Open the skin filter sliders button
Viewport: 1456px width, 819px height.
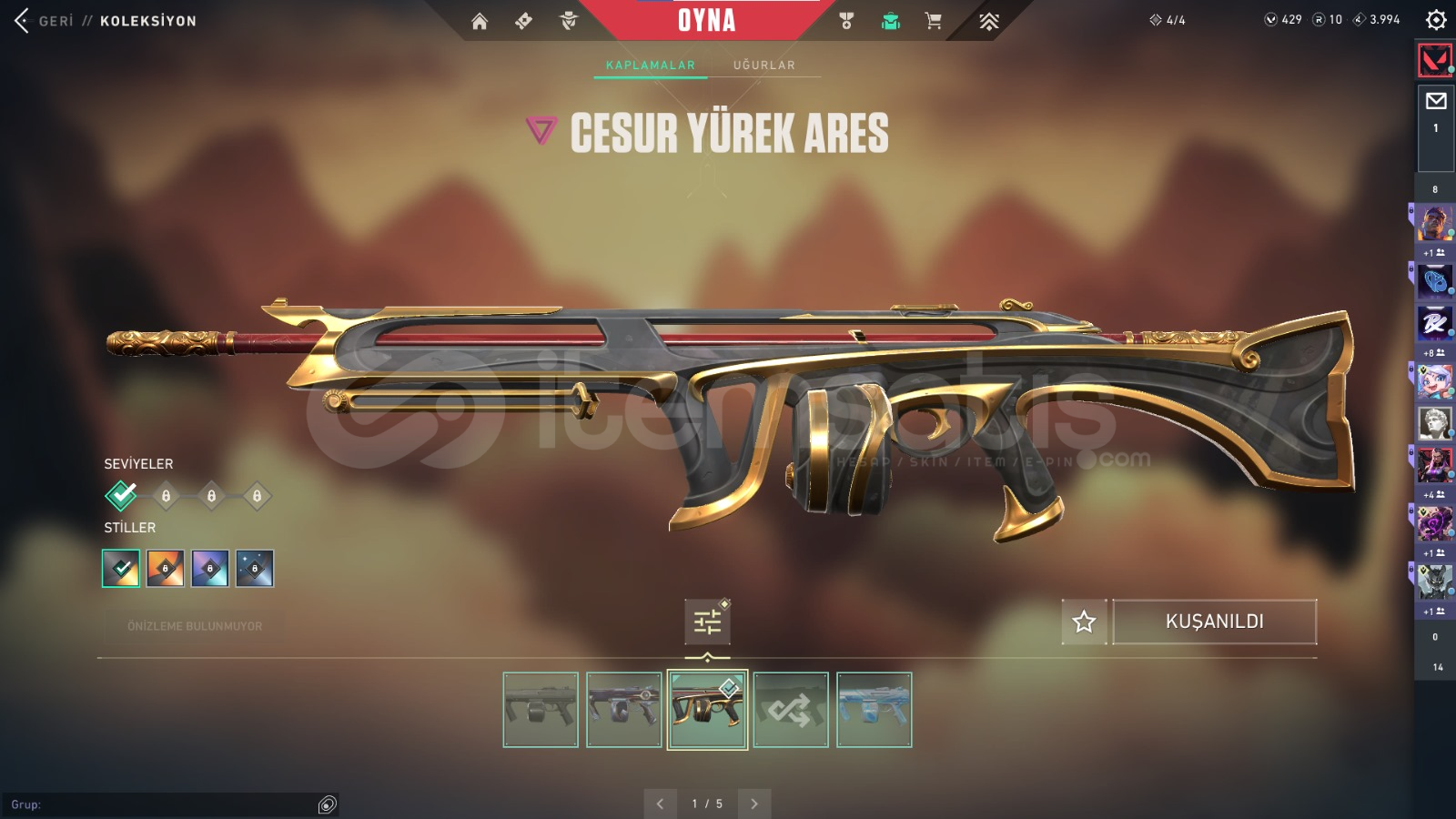click(707, 622)
